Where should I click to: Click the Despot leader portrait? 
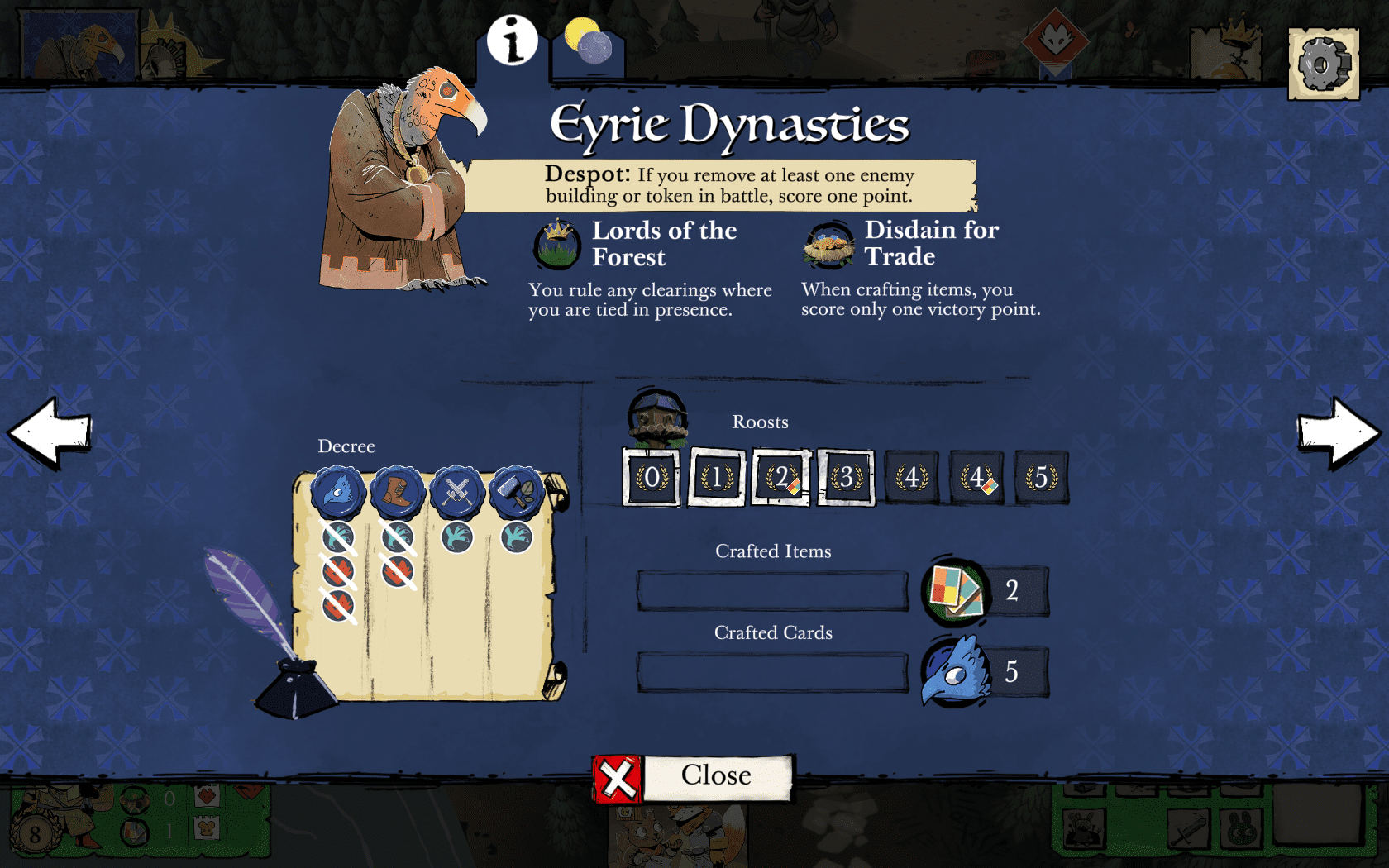403,182
